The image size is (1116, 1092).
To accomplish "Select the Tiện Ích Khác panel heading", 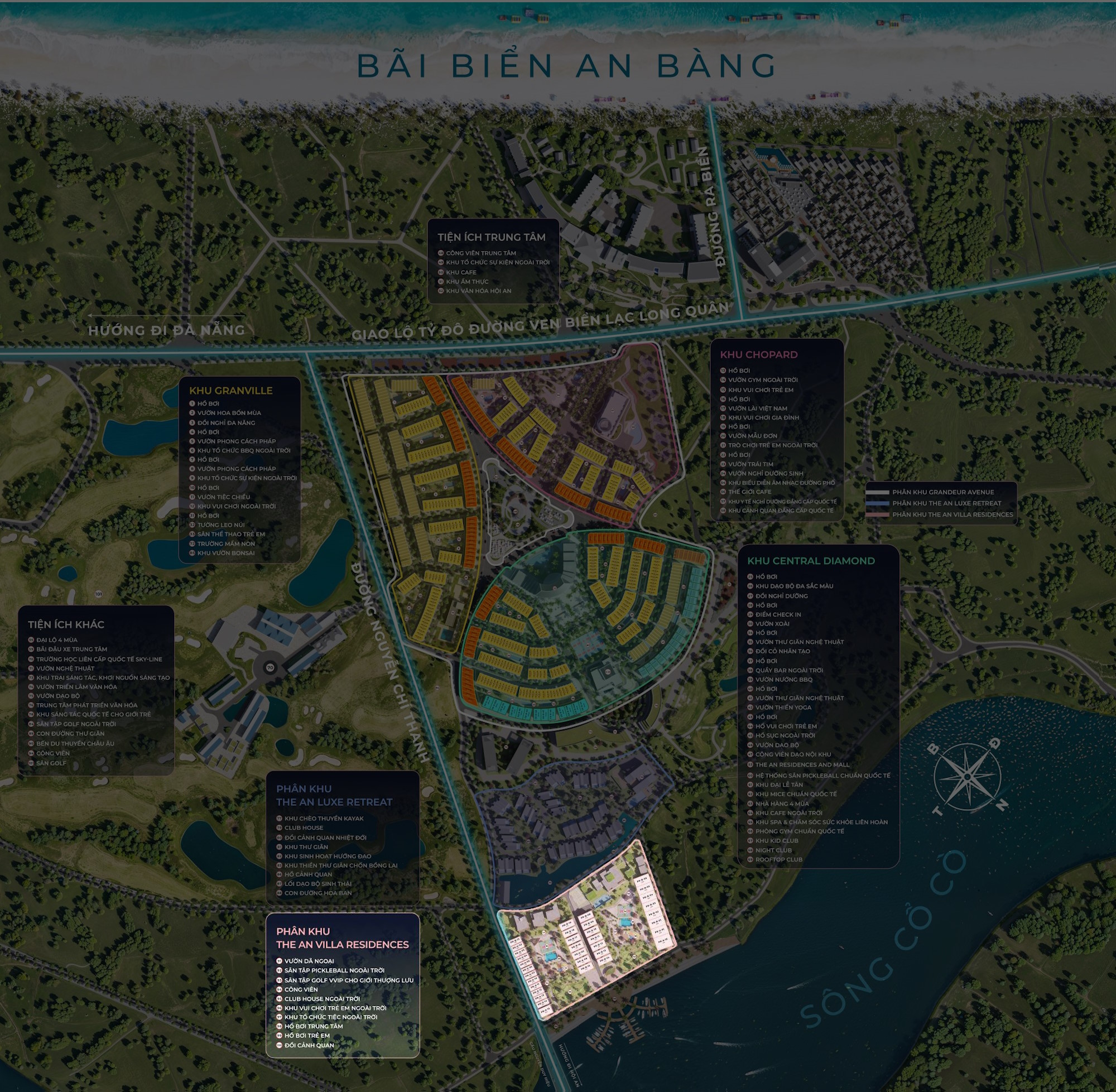I will point(66,624).
